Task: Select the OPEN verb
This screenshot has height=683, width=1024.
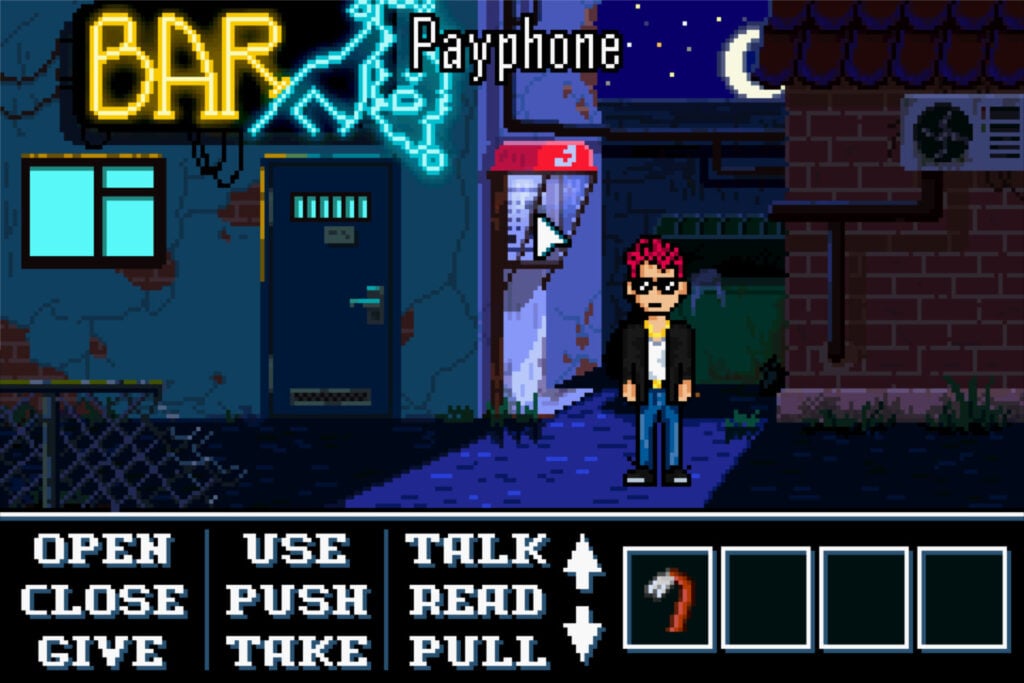Action: 102,551
